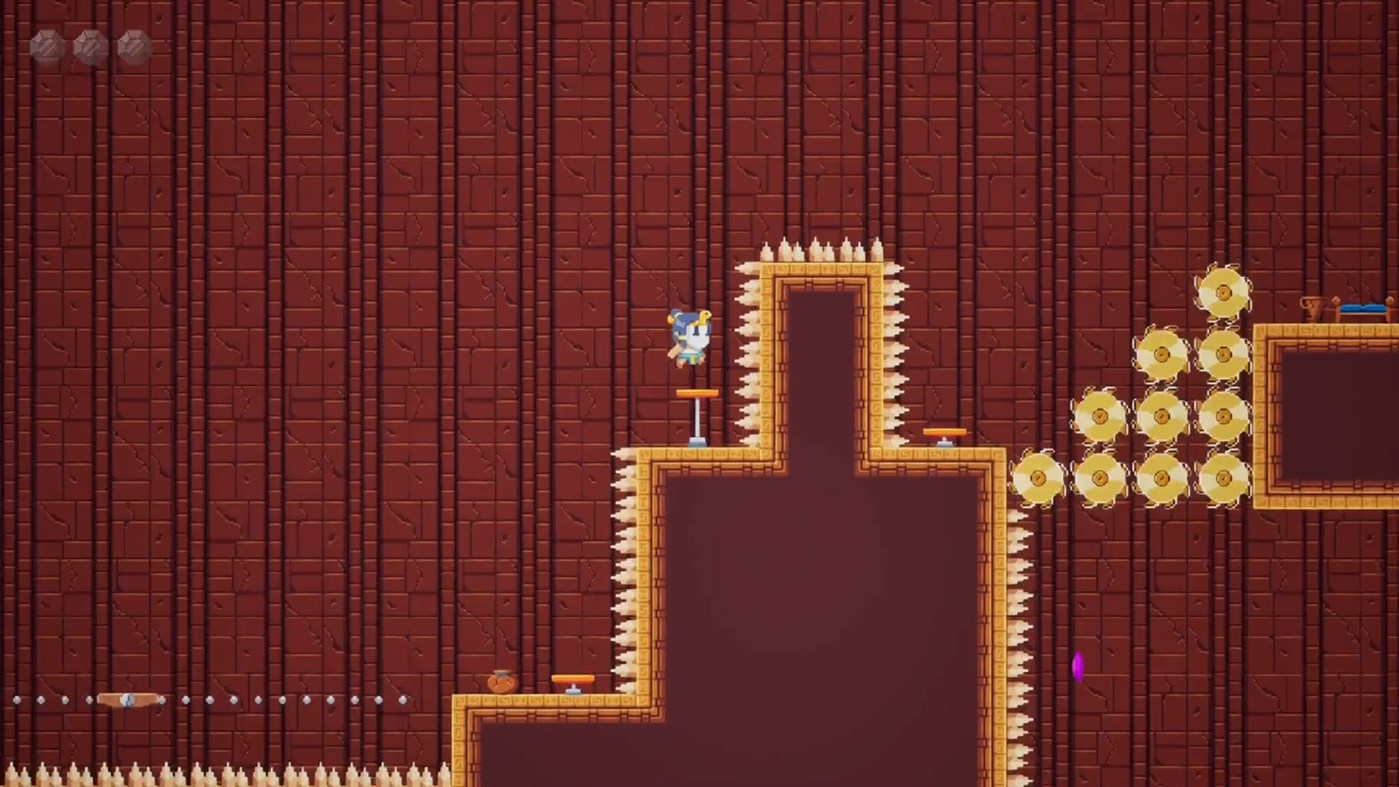Select the player character sprite
Screen dimensions: 1399x787
(x=690, y=335)
